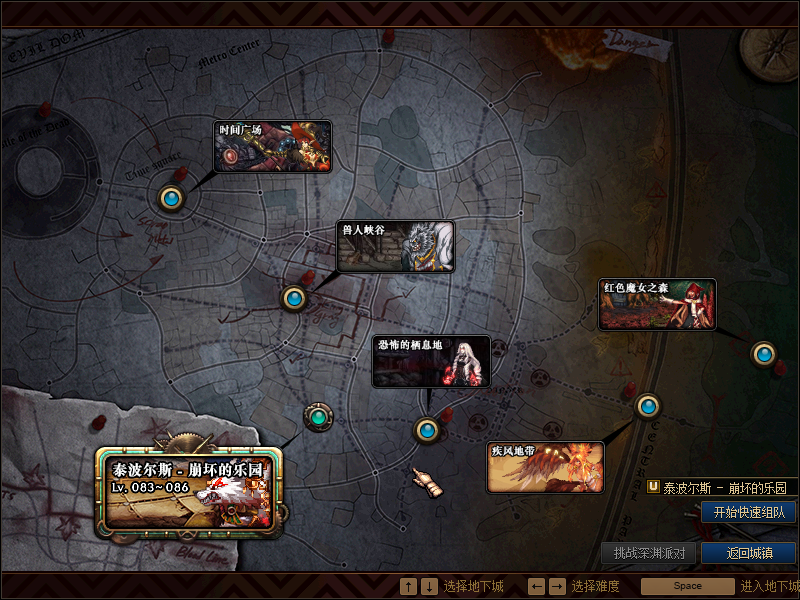Pick the 恐怖的栖息地 dungeon card
800x600 pixels.
click(431, 361)
